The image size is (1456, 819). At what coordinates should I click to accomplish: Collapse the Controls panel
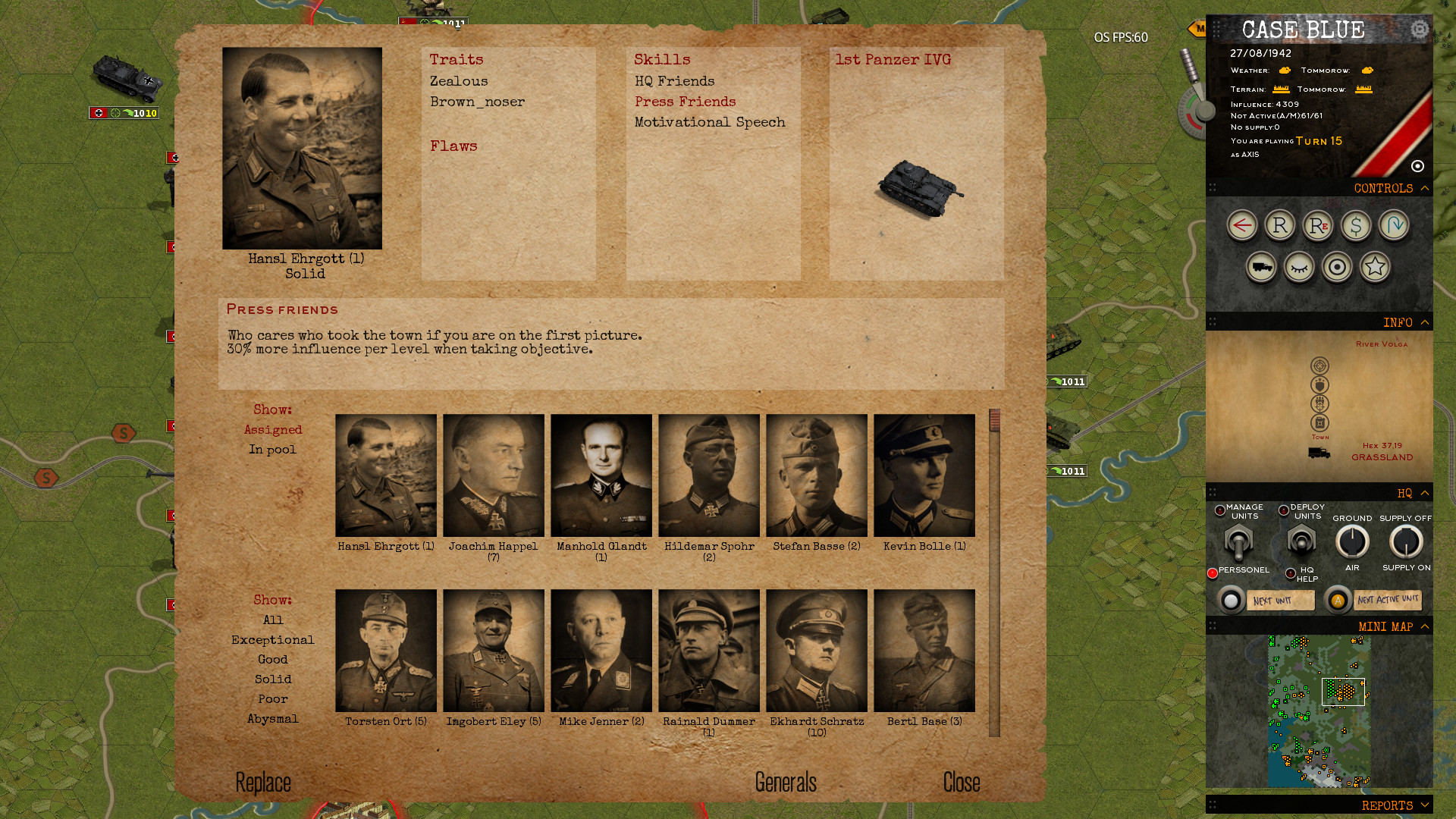(1425, 188)
